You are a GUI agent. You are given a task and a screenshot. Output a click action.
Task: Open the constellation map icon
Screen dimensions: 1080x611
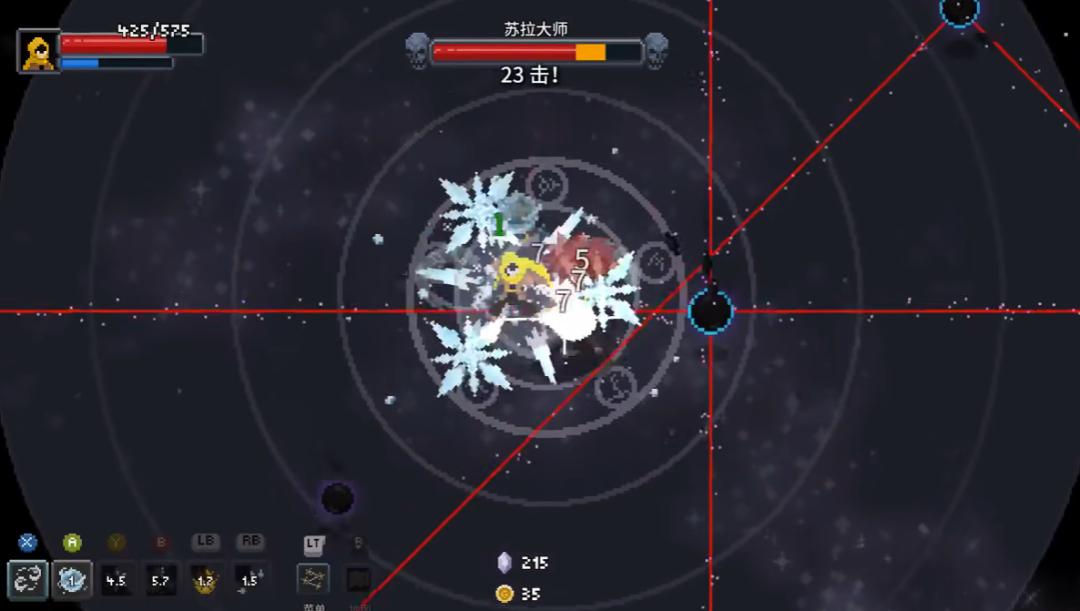[x=313, y=579]
